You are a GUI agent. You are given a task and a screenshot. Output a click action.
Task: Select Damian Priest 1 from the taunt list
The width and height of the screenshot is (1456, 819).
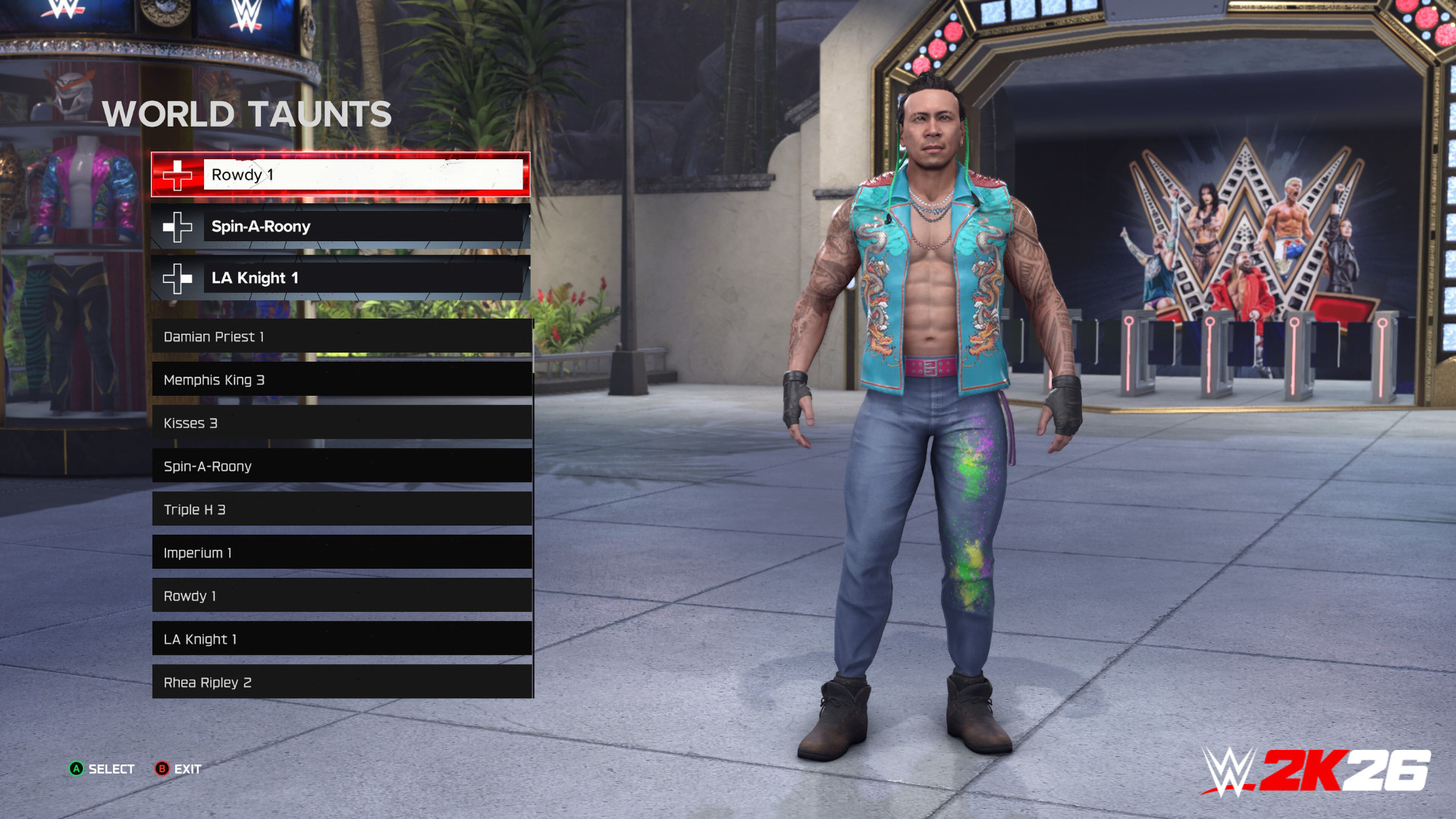pyautogui.click(x=341, y=336)
